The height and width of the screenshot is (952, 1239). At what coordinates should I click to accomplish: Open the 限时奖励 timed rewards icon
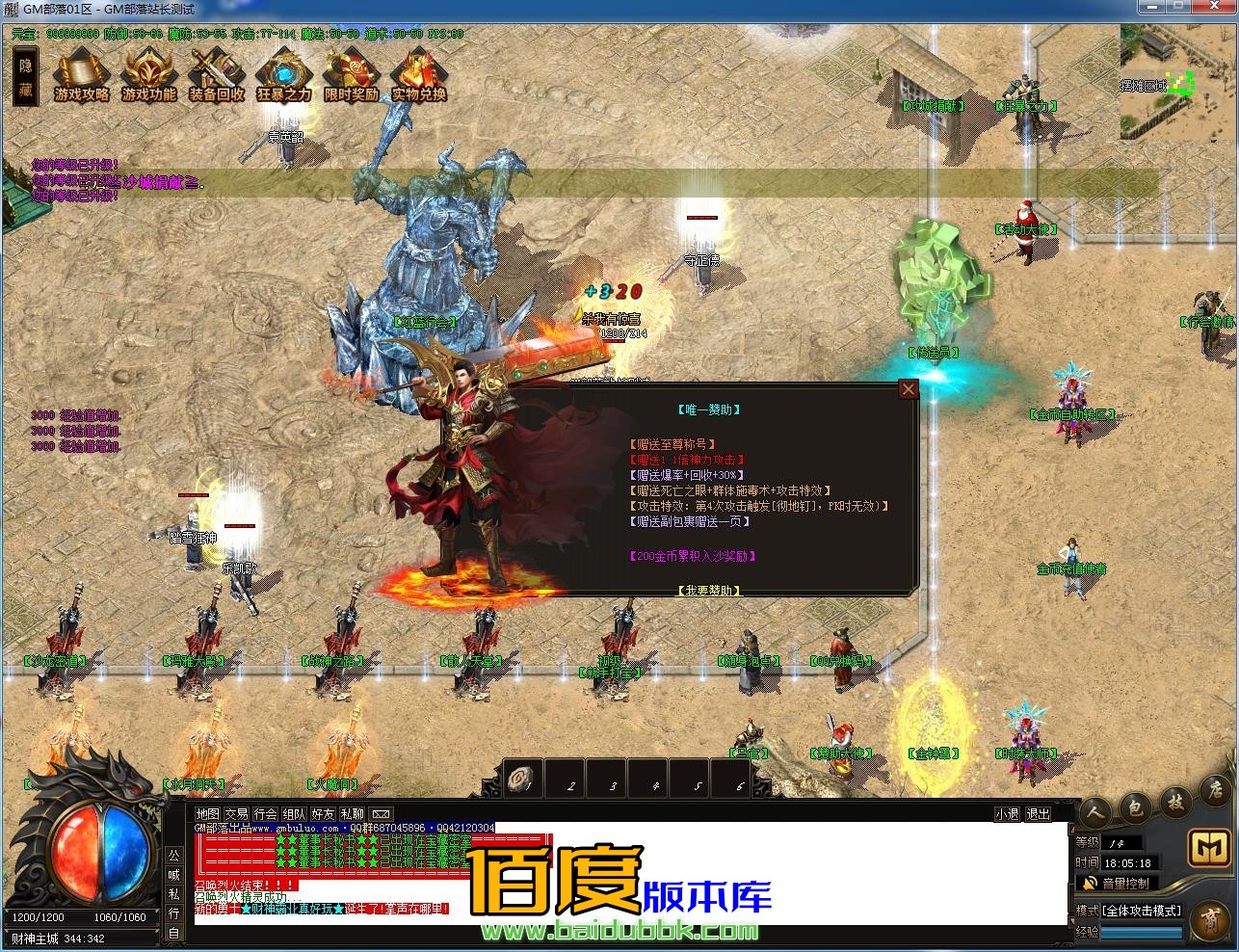coord(351,75)
